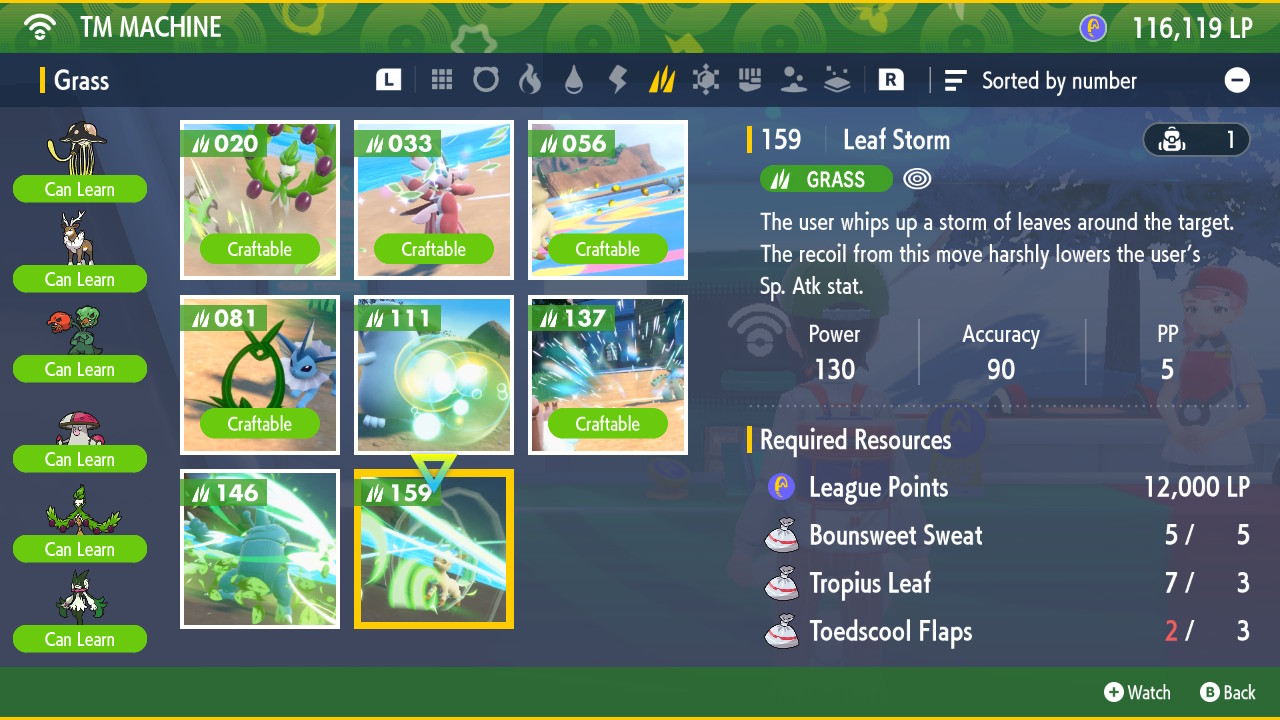Filter by Ice type snowflake icon
1280x720 pixels.
pos(706,80)
